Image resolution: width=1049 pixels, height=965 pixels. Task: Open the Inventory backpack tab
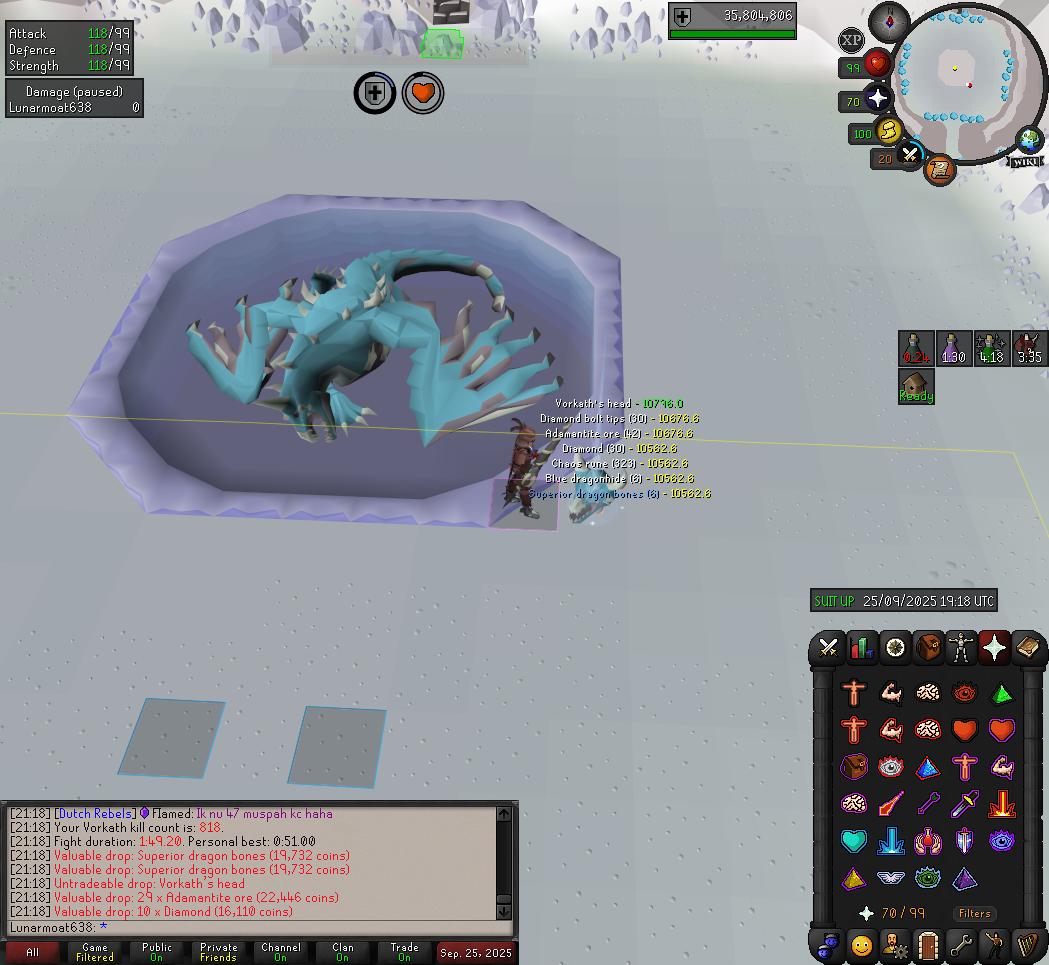click(x=927, y=648)
